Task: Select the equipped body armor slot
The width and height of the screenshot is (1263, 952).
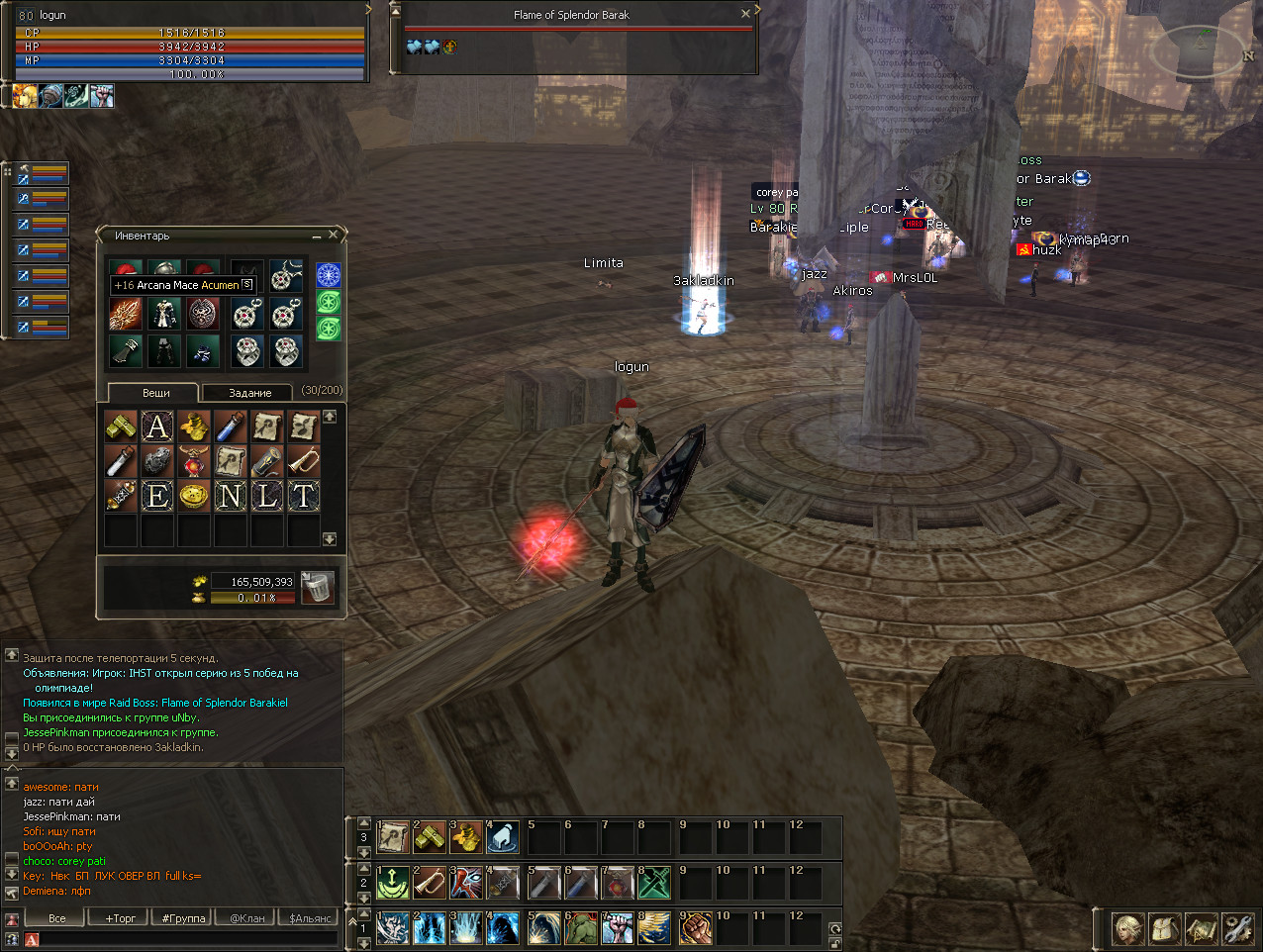Action: click(x=164, y=315)
